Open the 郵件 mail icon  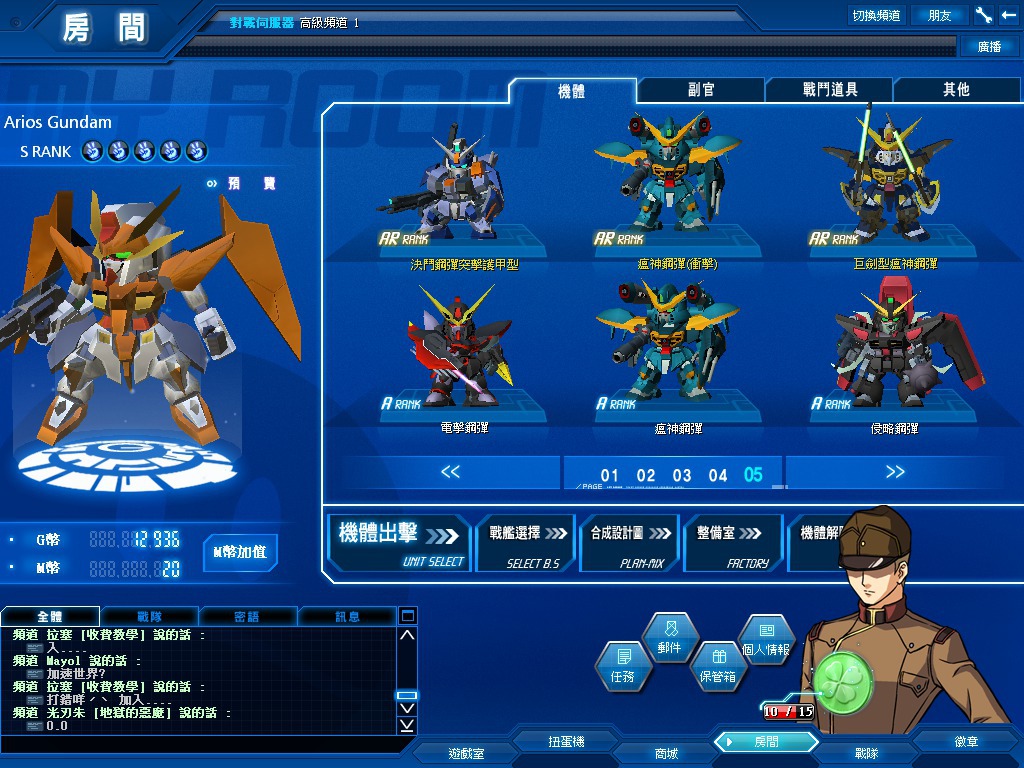(669, 638)
